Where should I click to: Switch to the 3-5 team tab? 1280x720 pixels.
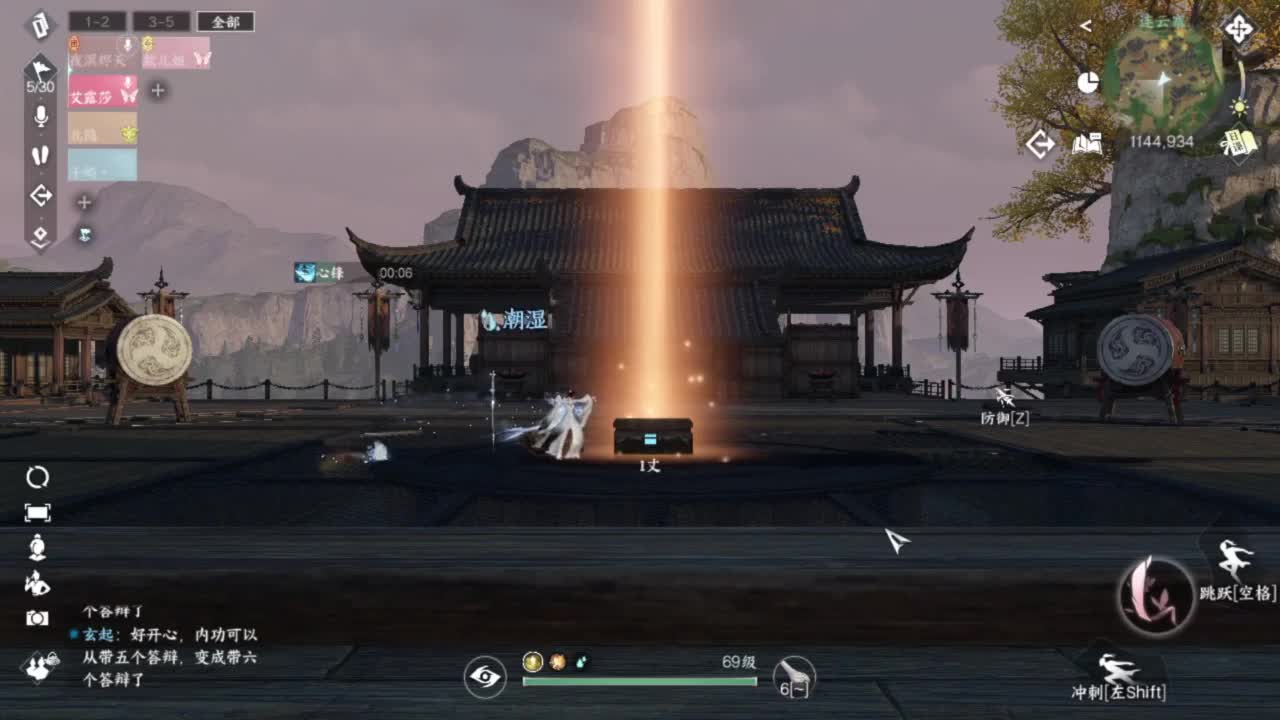tap(161, 21)
